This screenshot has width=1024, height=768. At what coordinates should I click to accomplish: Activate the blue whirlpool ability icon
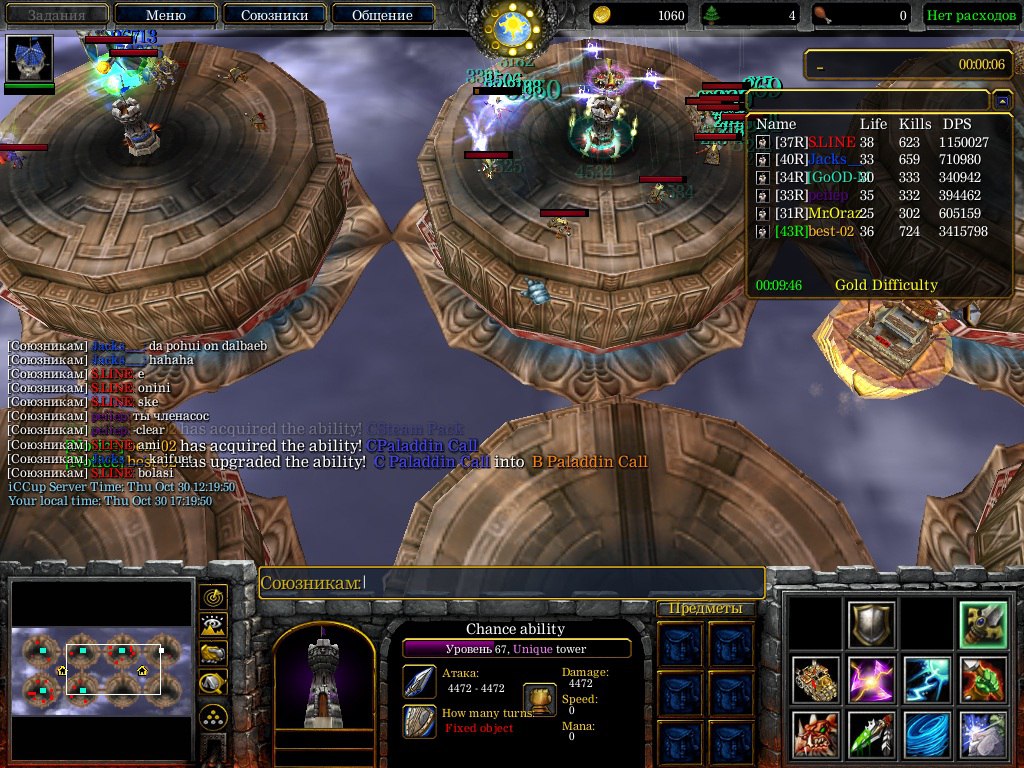(925, 735)
